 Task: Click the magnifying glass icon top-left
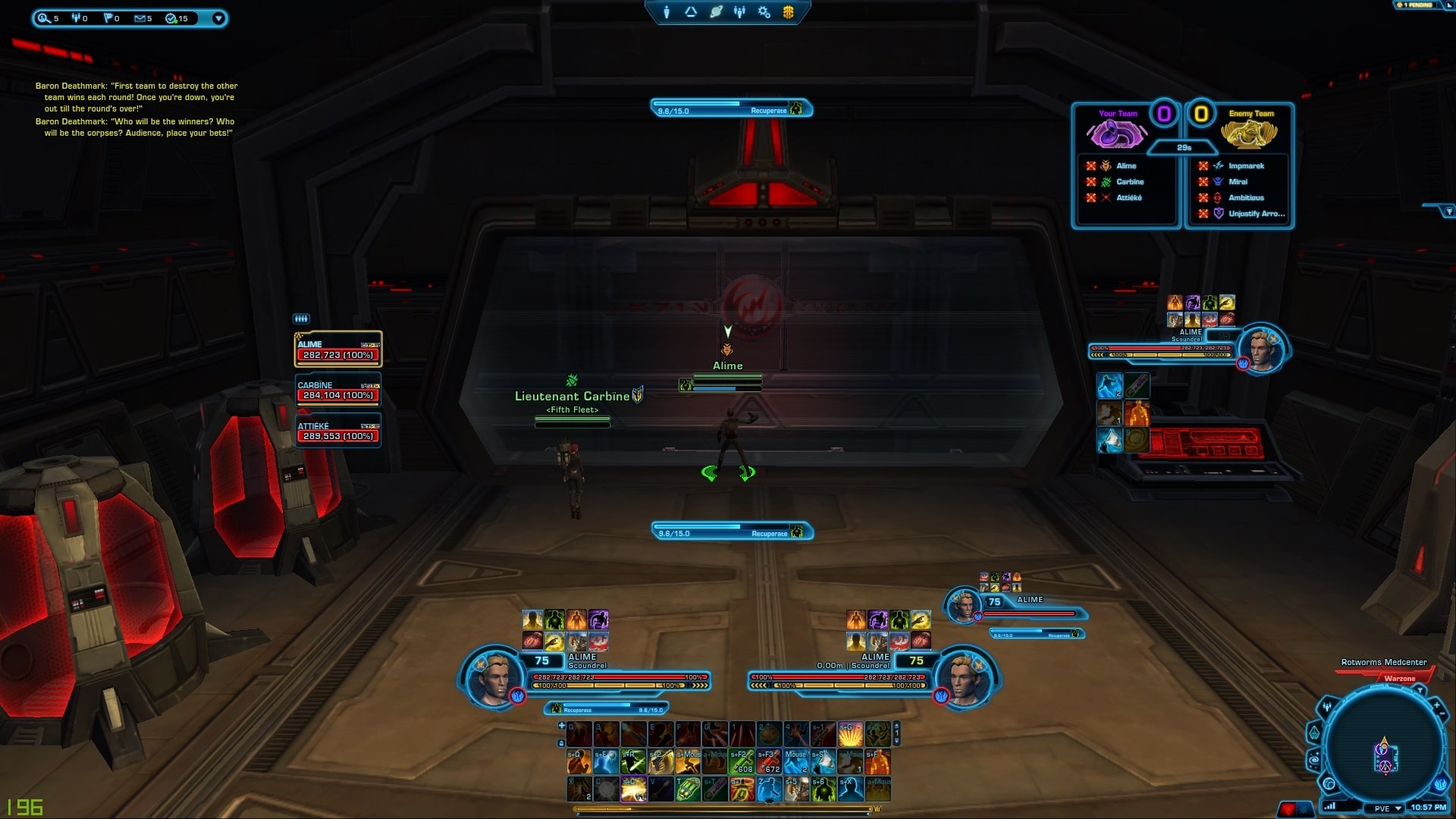point(44,18)
